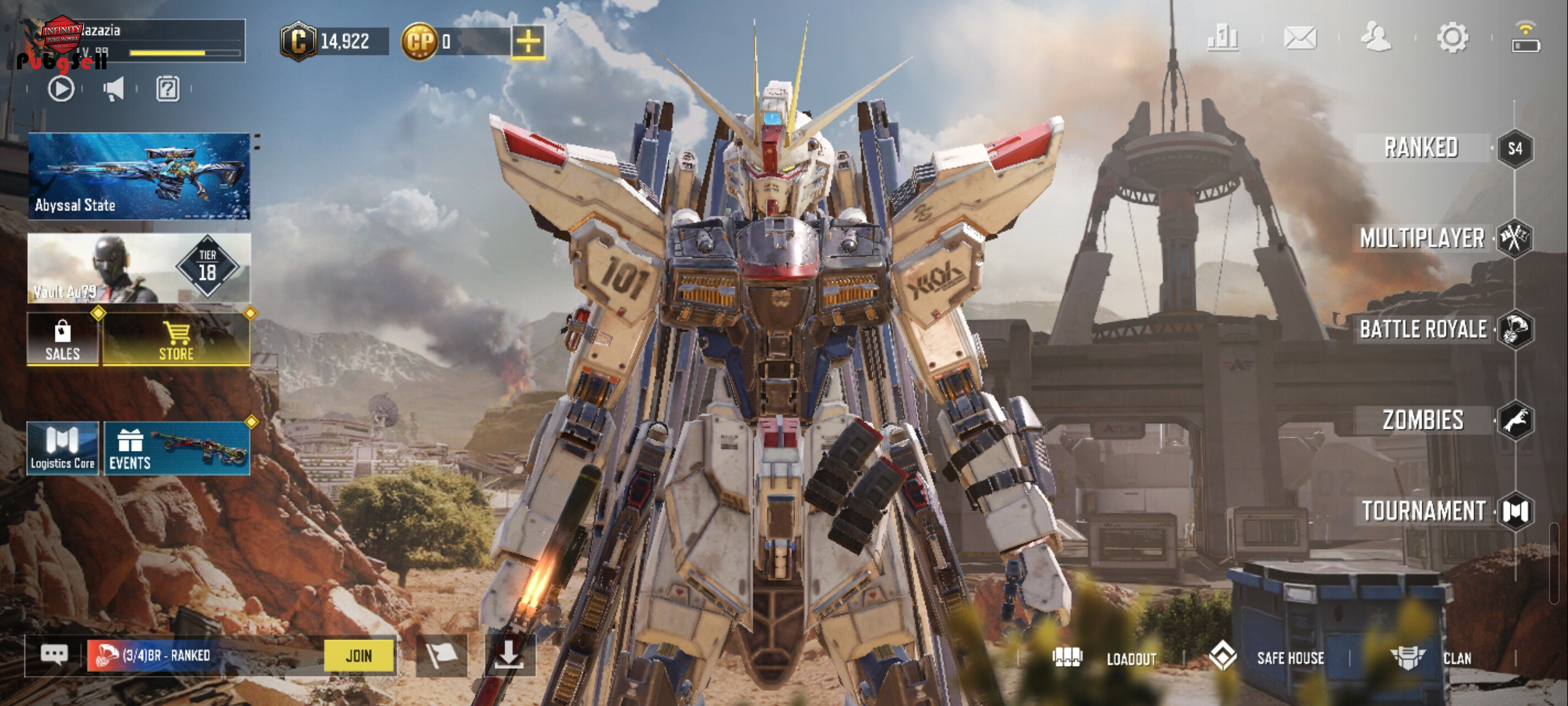Check the mail envelope inbox
This screenshot has height=706, width=1568.
coord(1300,37)
